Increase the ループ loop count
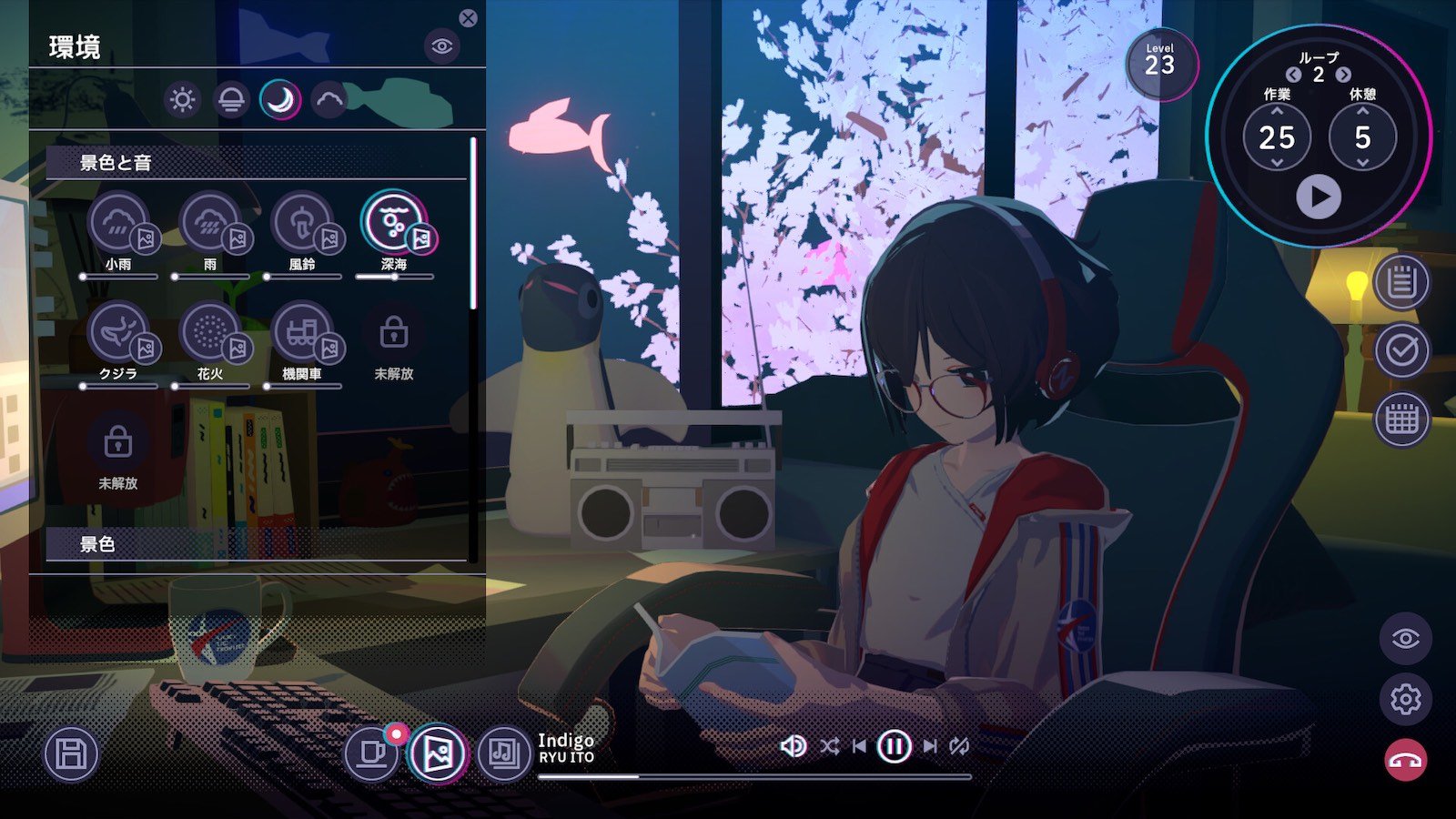Image resolution: width=1456 pixels, height=819 pixels. (x=1344, y=75)
